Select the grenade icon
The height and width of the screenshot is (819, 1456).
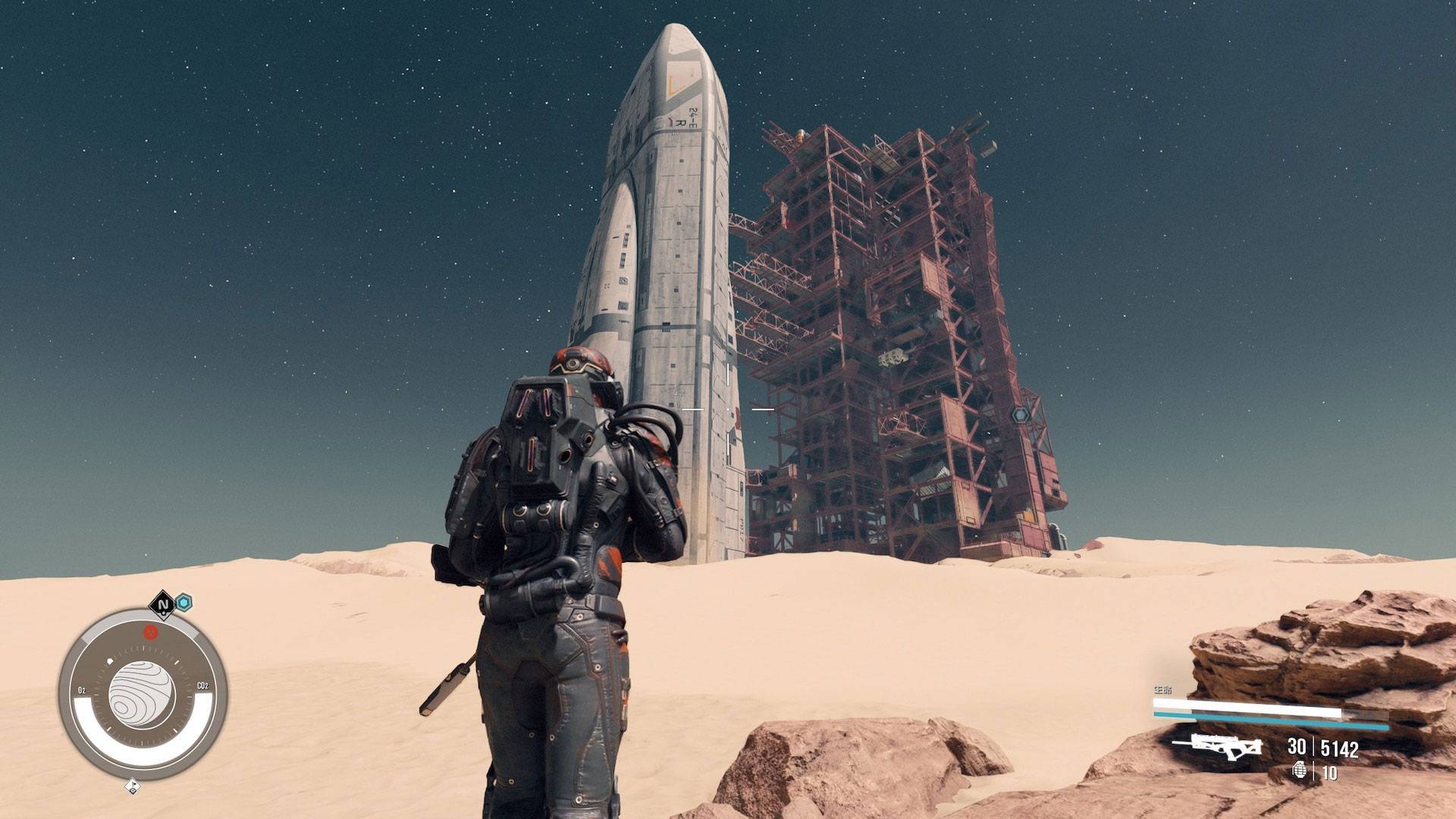coord(1300,770)
